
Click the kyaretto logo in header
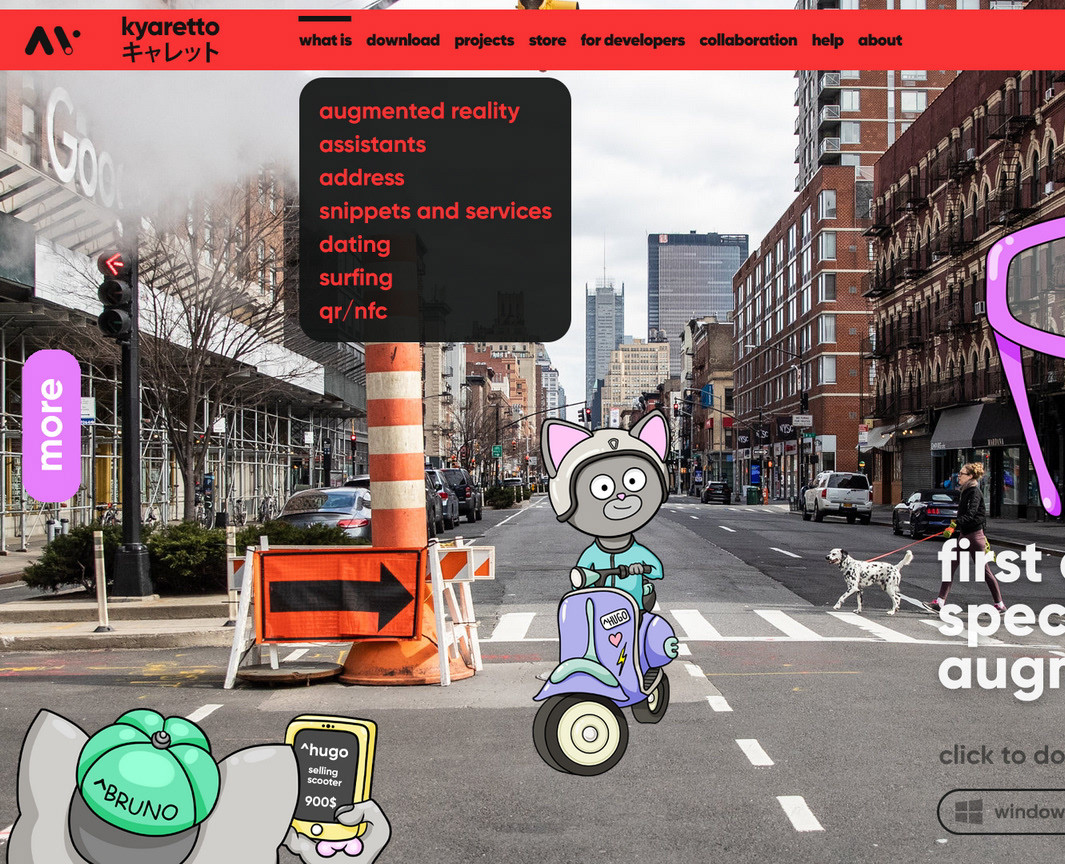(x=122, y=40)
